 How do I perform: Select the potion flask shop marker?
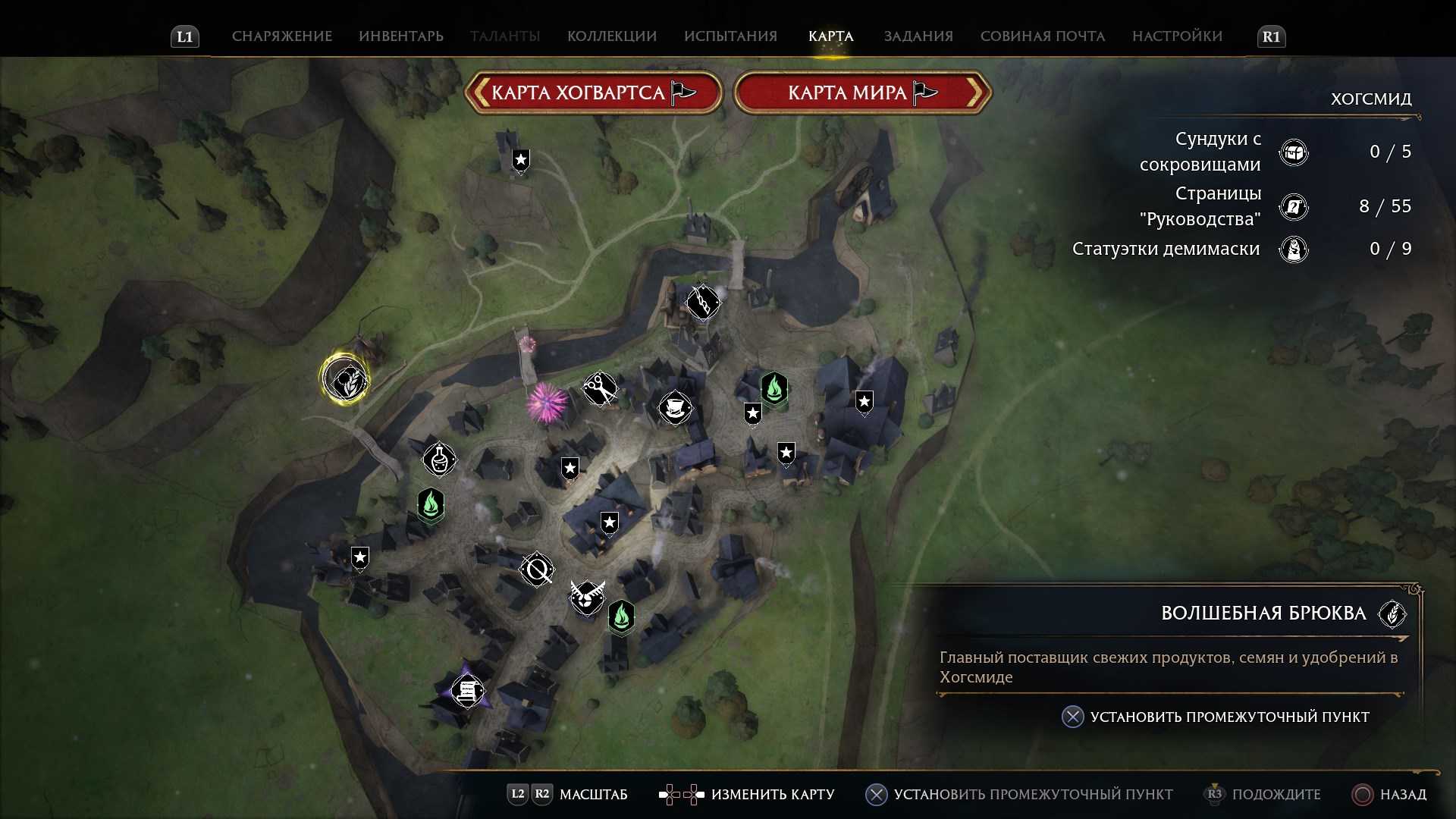click(439, 459)
